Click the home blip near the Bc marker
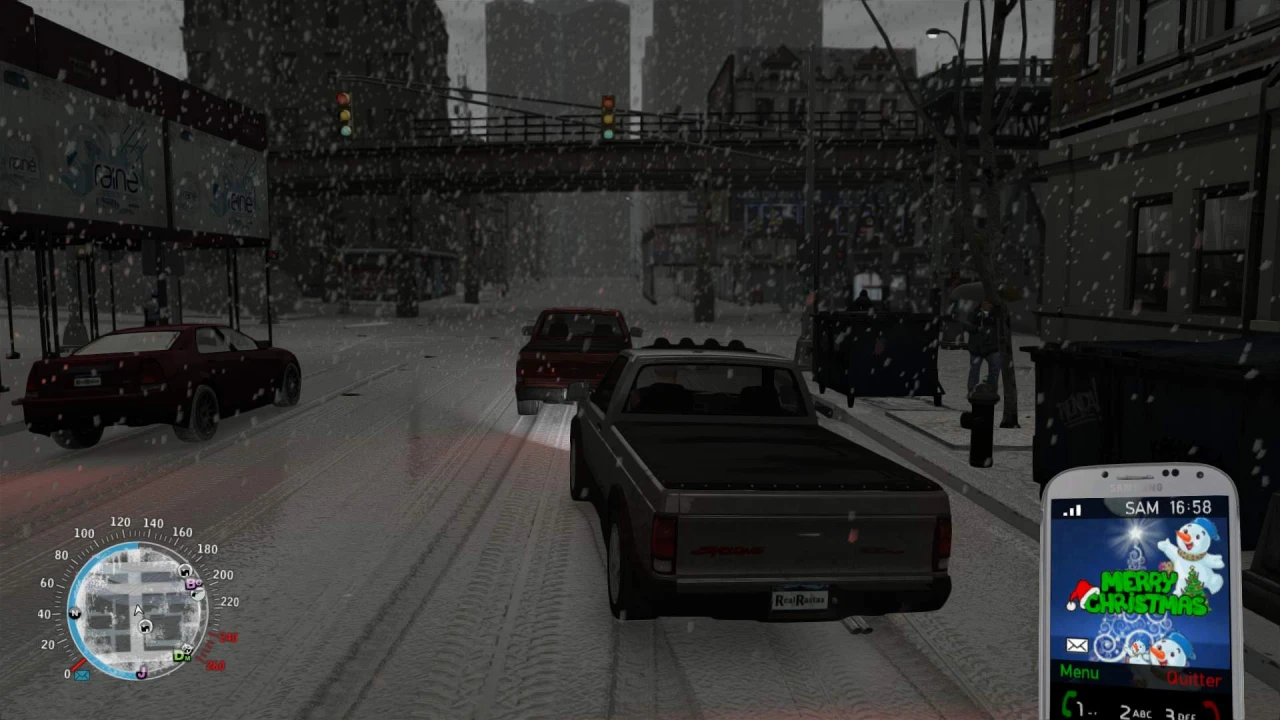The width and height of the screenshot is (1280, 720). click(x=184, y=571)
